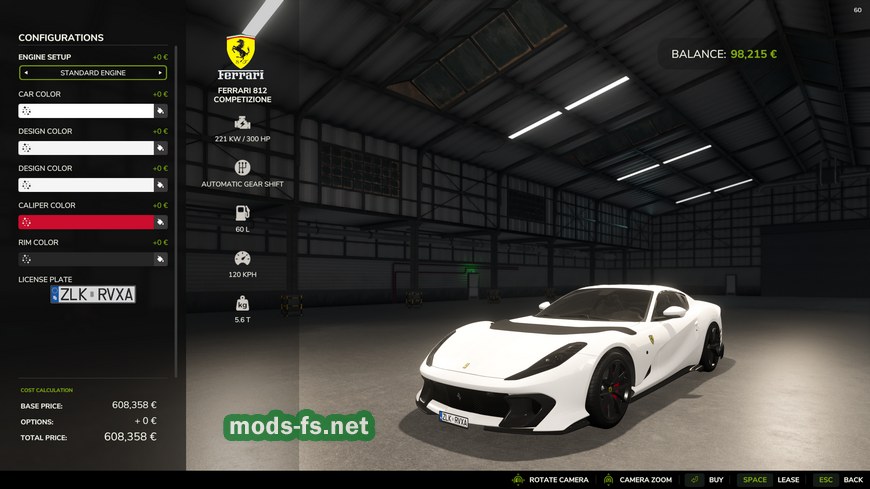Open the dark Rim Color bar

(x=85, y=259)
